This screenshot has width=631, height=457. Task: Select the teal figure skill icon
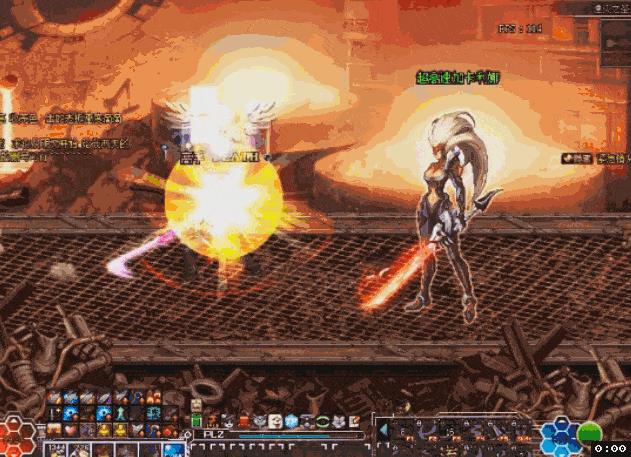click(x=120, y=413)
